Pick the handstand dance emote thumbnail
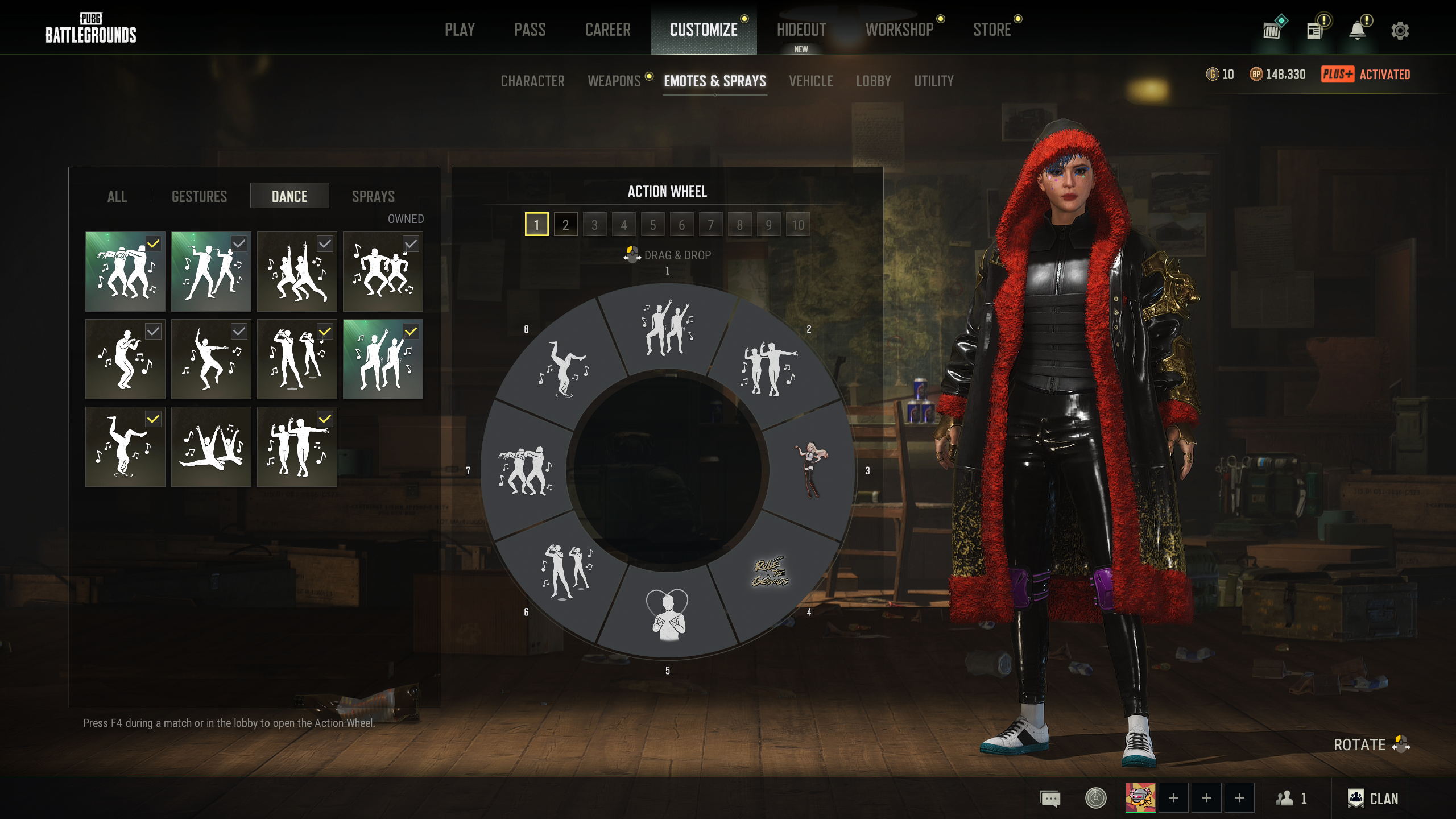The height and width of the screenshot is (819, 1456). [125, 447]
